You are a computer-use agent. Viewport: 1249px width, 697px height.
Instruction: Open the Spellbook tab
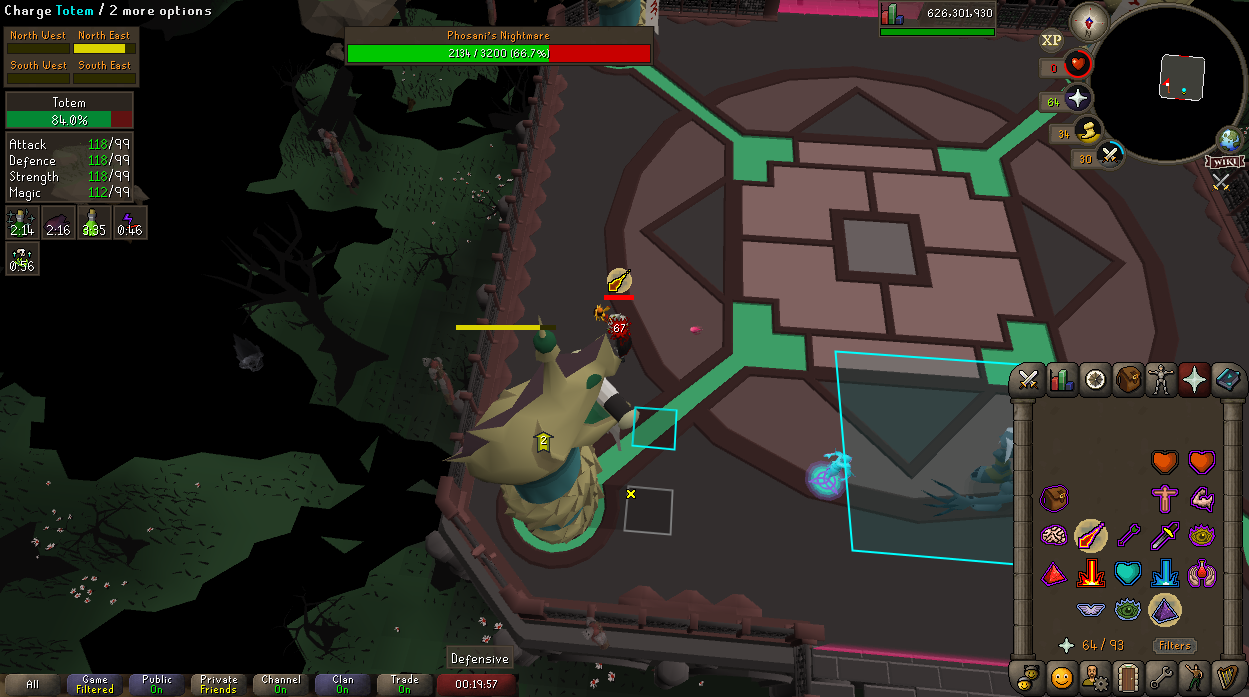[x=1228, y=379]
